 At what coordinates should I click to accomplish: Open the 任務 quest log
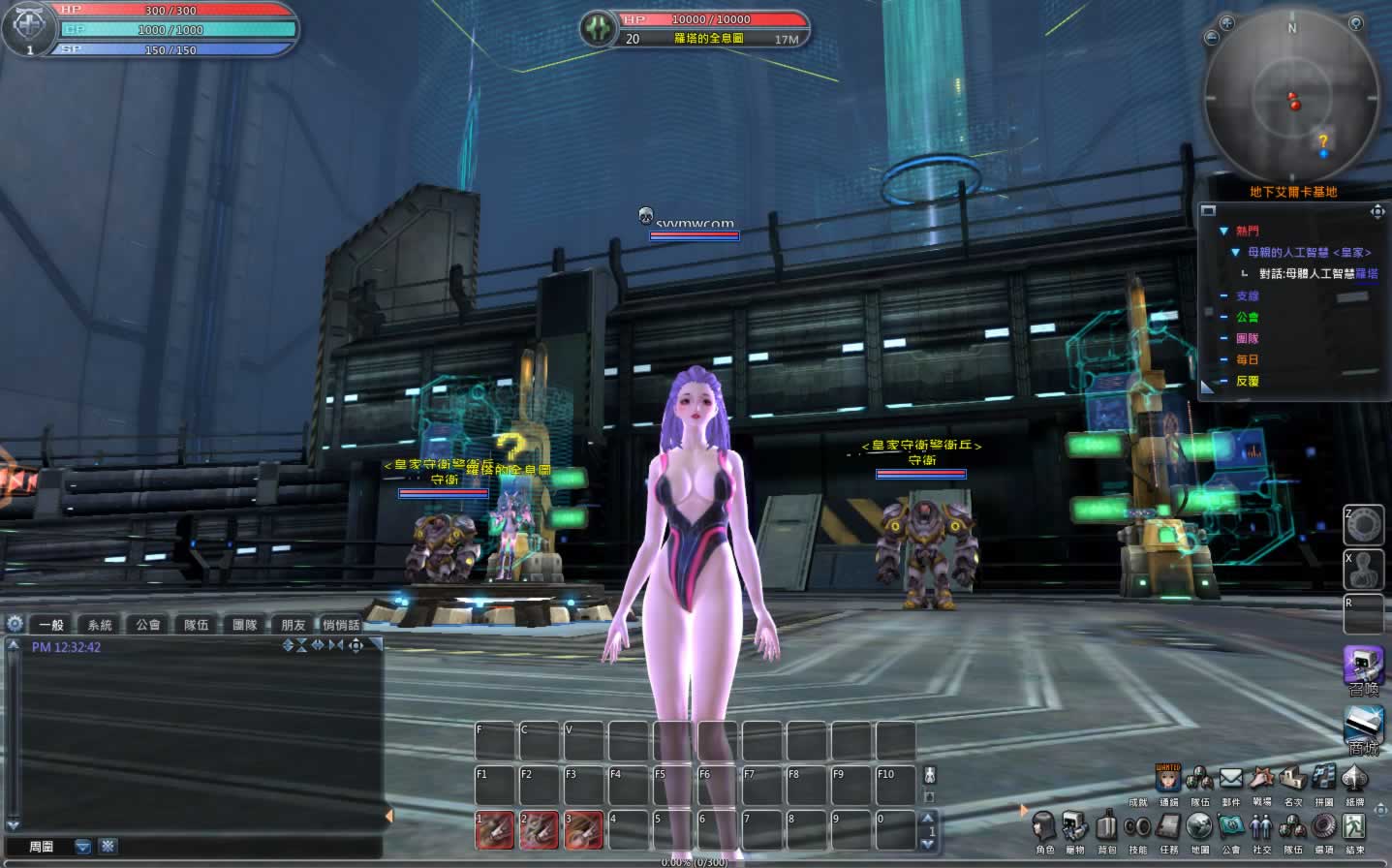pos(1168,827)
